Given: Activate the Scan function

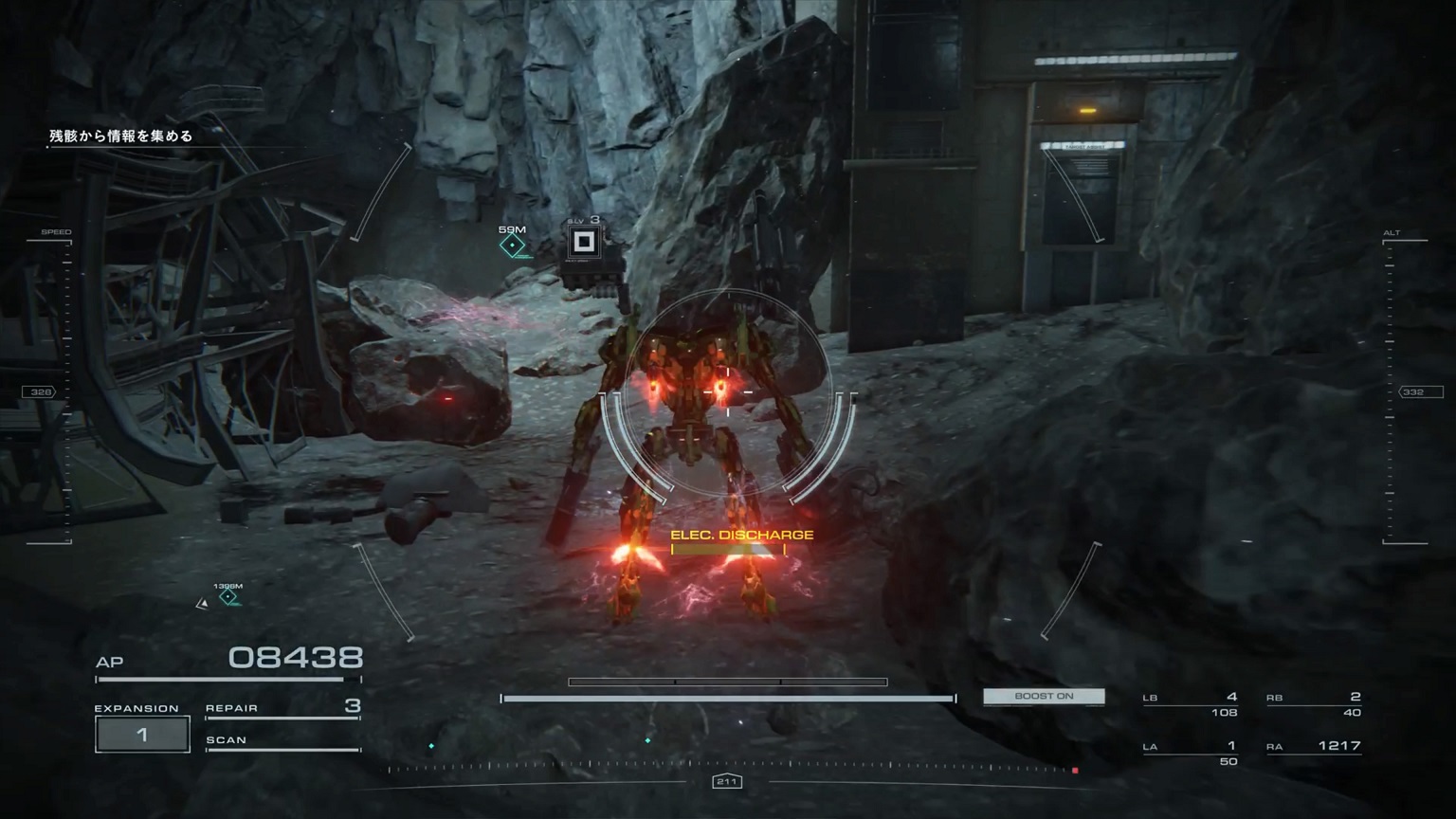Looking at the screenshot, I should point(282,741).
